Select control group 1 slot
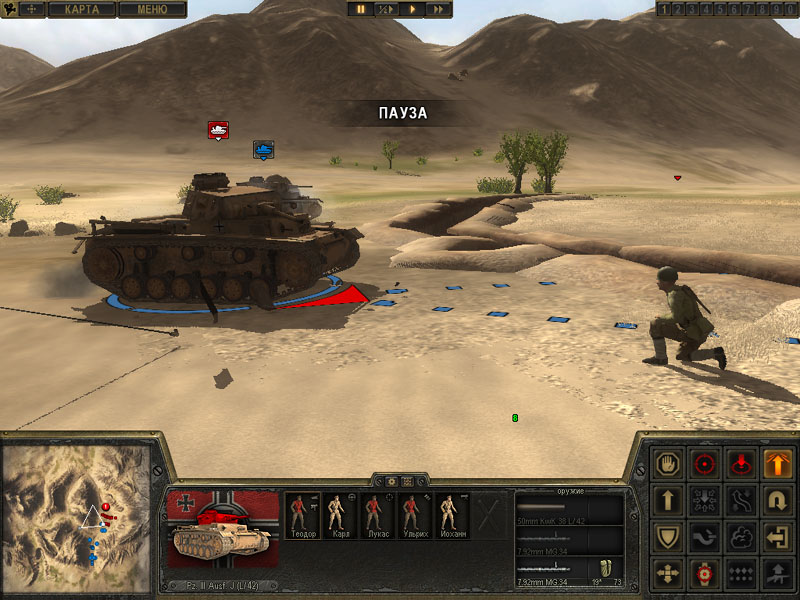 coord(662,9)
